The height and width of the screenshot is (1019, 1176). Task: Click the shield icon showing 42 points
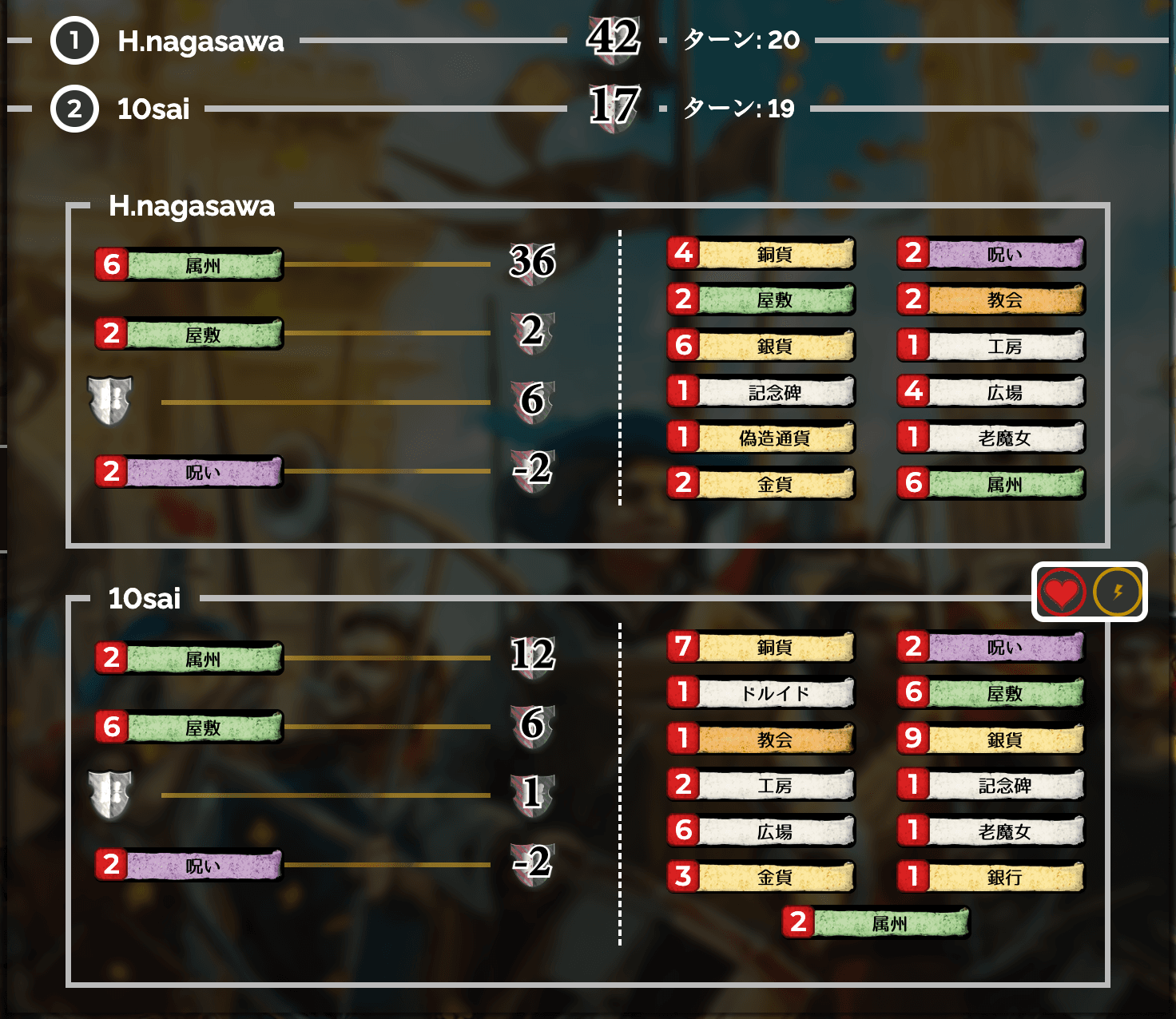[613, 40]
